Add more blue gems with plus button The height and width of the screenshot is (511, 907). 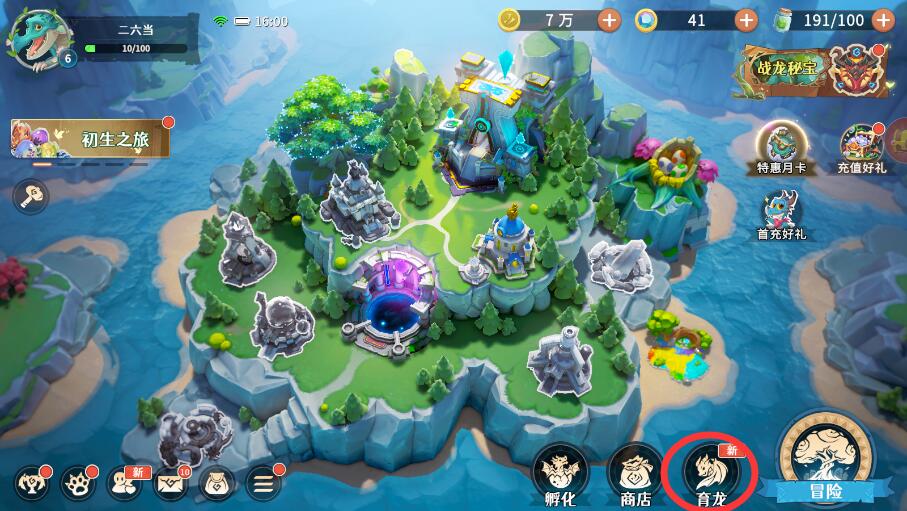[746, 19]
